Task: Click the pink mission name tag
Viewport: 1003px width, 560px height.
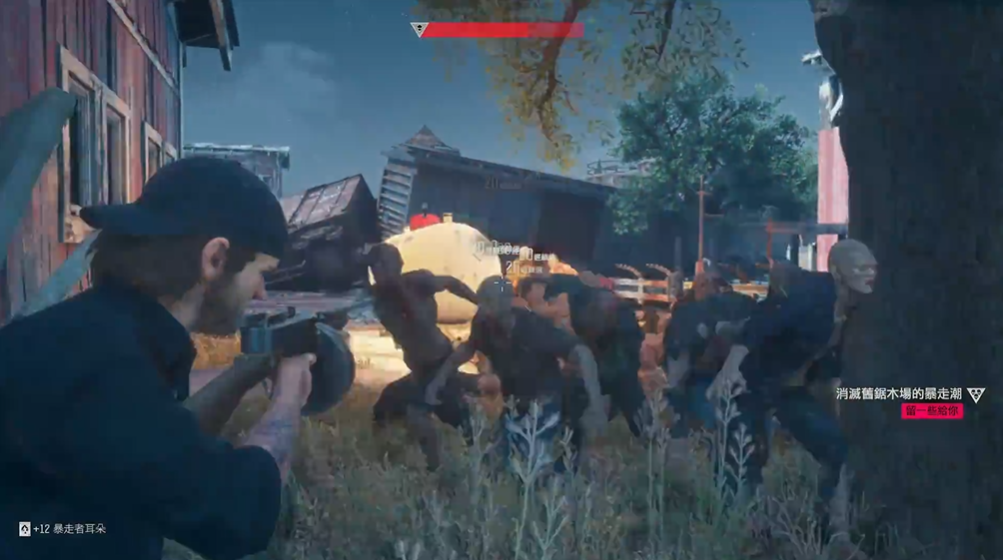Action: [x=932, y=411]
